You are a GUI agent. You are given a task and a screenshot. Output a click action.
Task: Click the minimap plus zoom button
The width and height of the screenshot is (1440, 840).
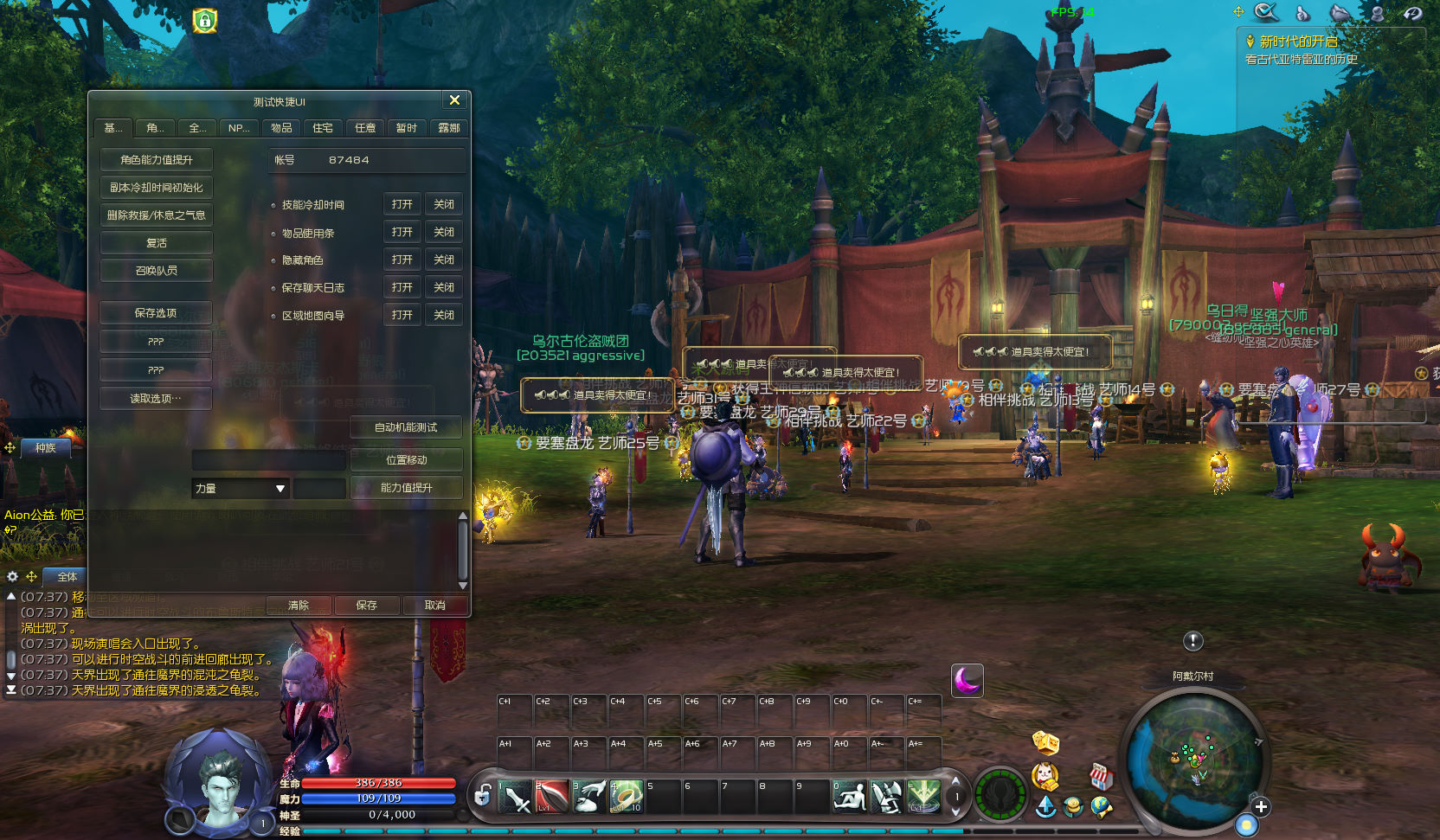click(1261, 807)
